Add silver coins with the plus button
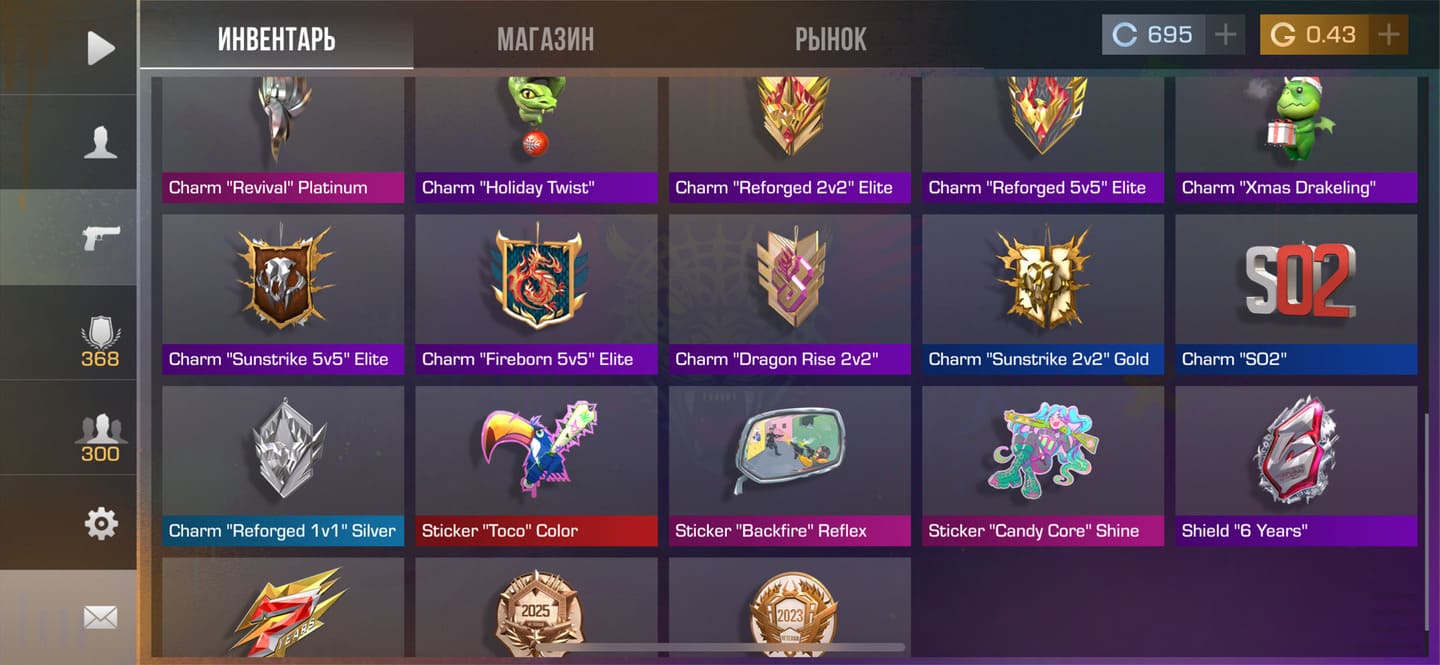The height and width of the screenshot is (665, 1440). (1225, 35)
